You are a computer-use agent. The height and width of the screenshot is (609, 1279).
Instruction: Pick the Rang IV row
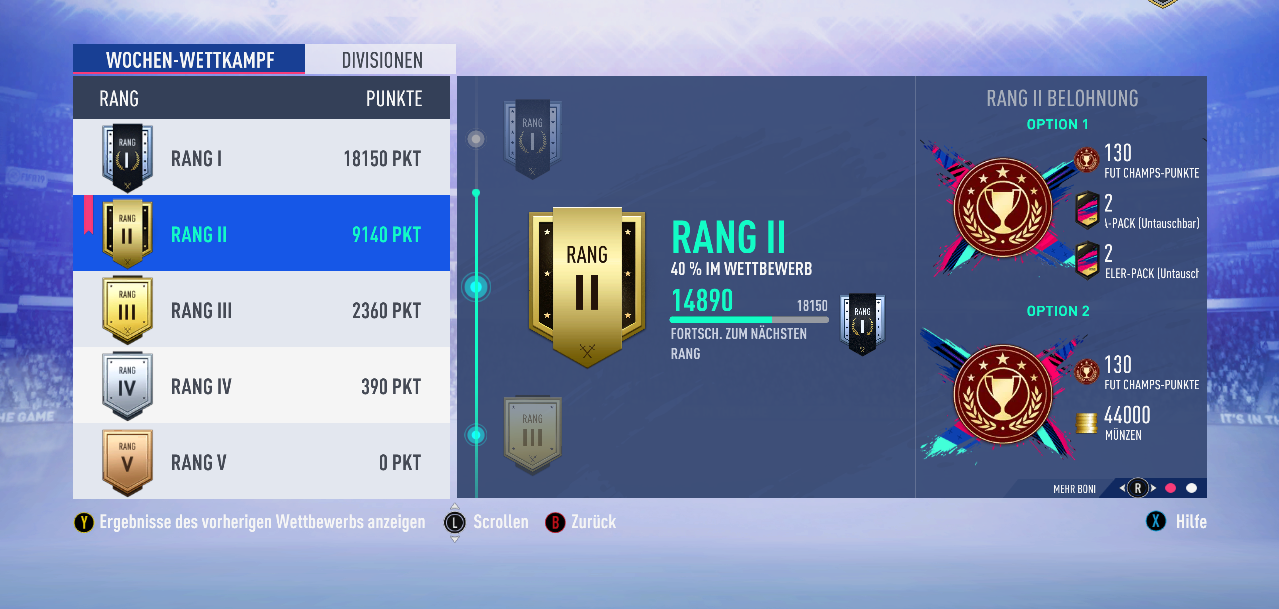coord(261,386)
